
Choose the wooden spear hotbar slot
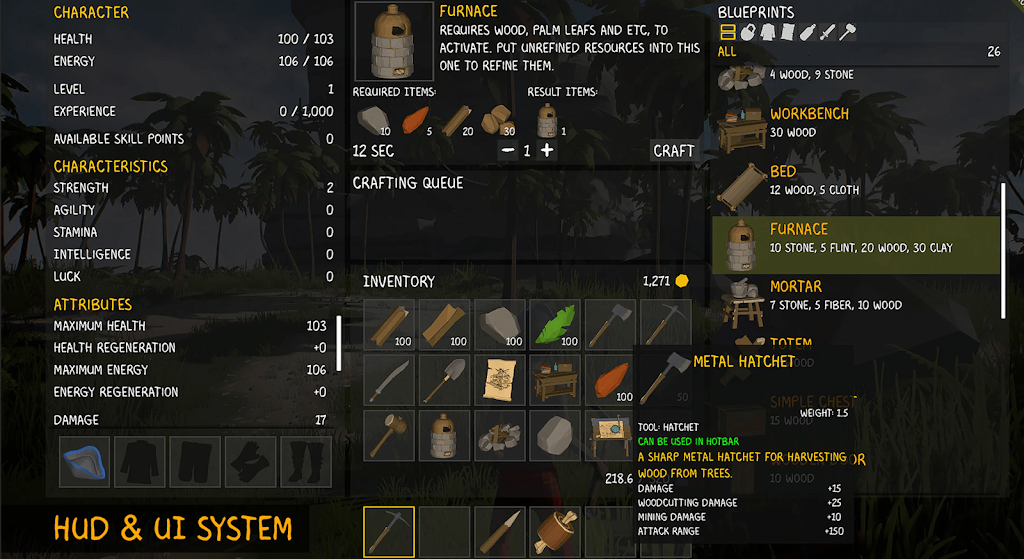[500, 531]
